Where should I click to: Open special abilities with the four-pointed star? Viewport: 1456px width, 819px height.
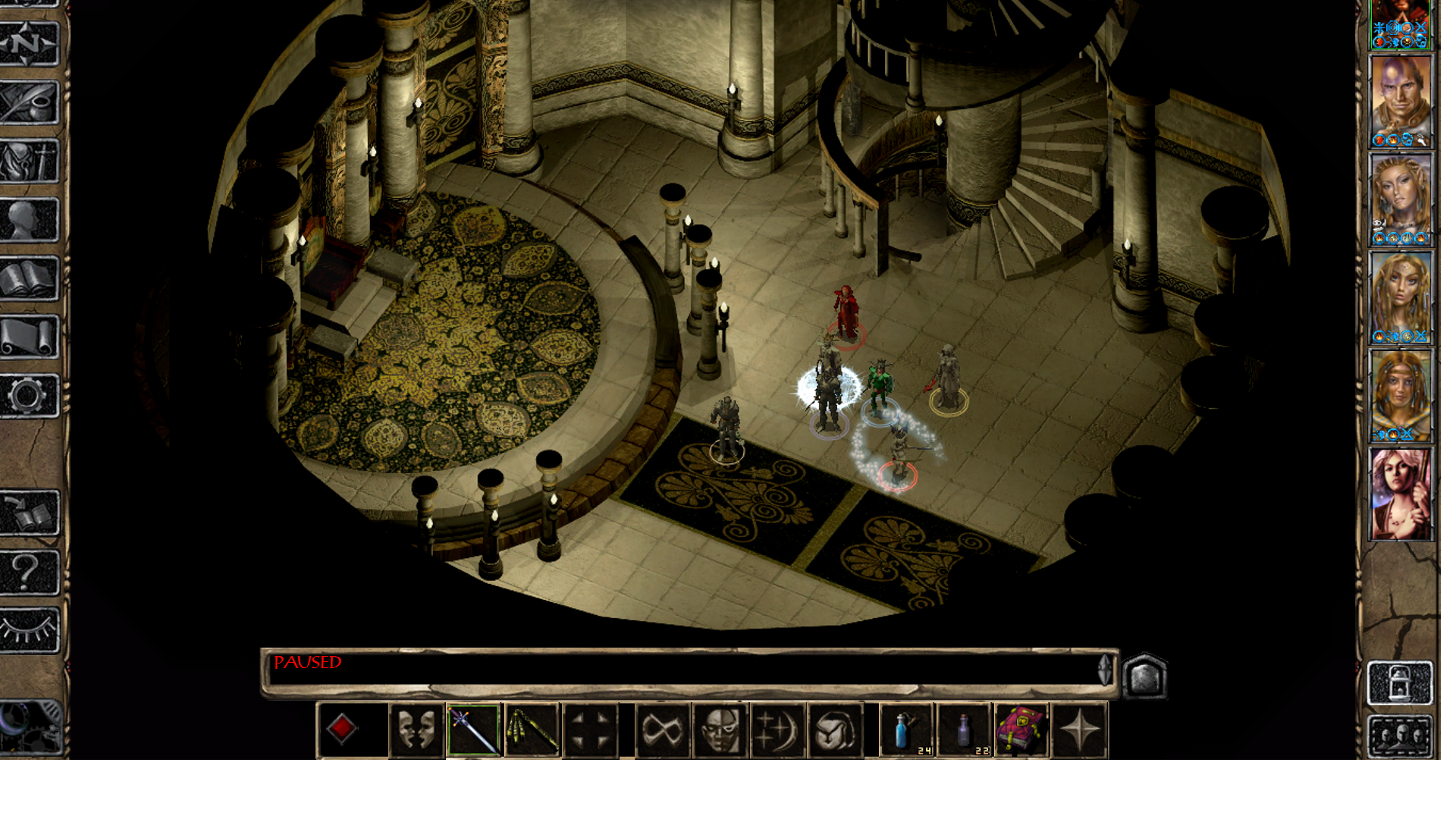(1080, 730)
